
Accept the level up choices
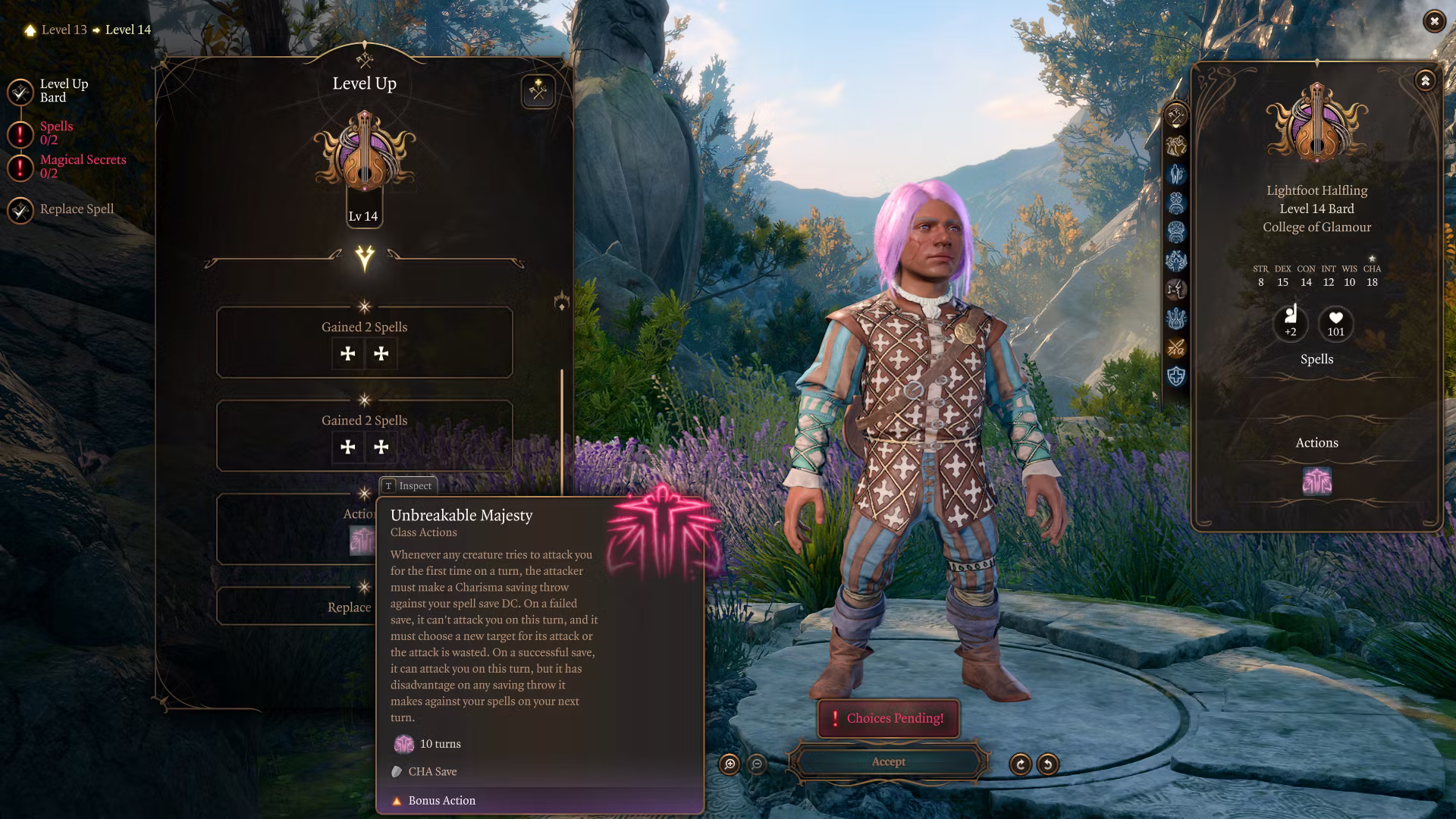click(888, 762)
